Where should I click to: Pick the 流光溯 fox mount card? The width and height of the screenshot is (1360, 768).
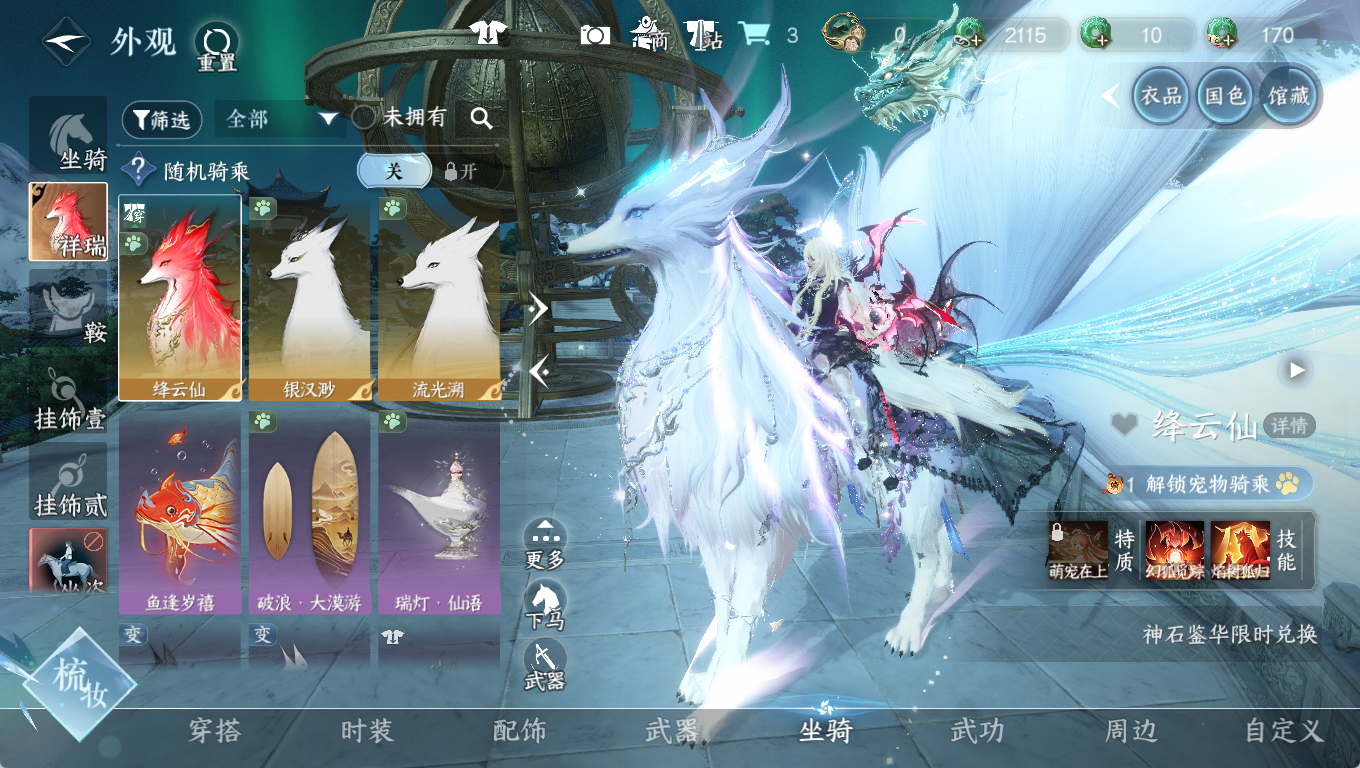coord(438,298)
